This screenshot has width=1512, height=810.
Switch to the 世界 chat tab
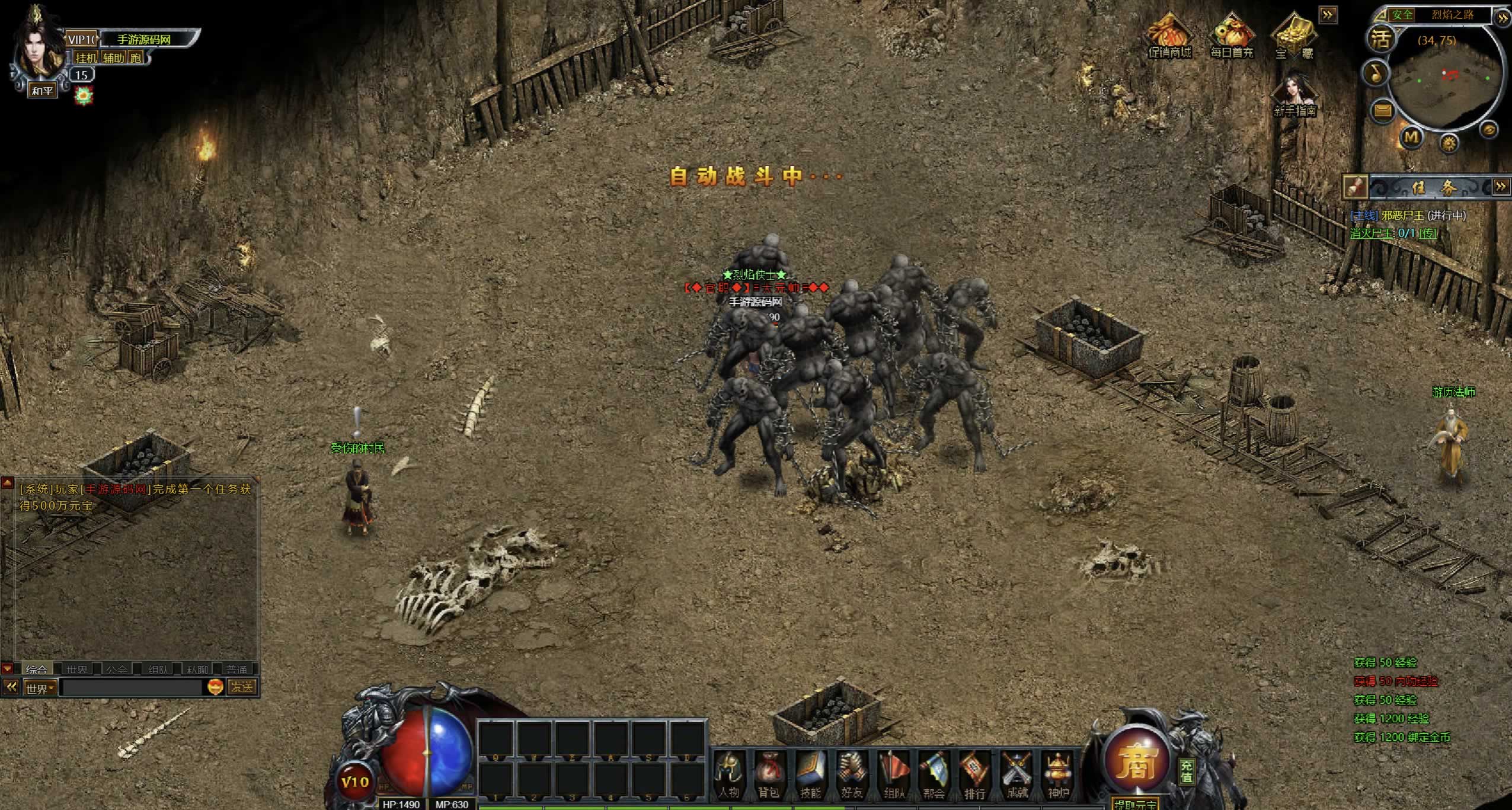pyautogui.click(x=77, y=670)
